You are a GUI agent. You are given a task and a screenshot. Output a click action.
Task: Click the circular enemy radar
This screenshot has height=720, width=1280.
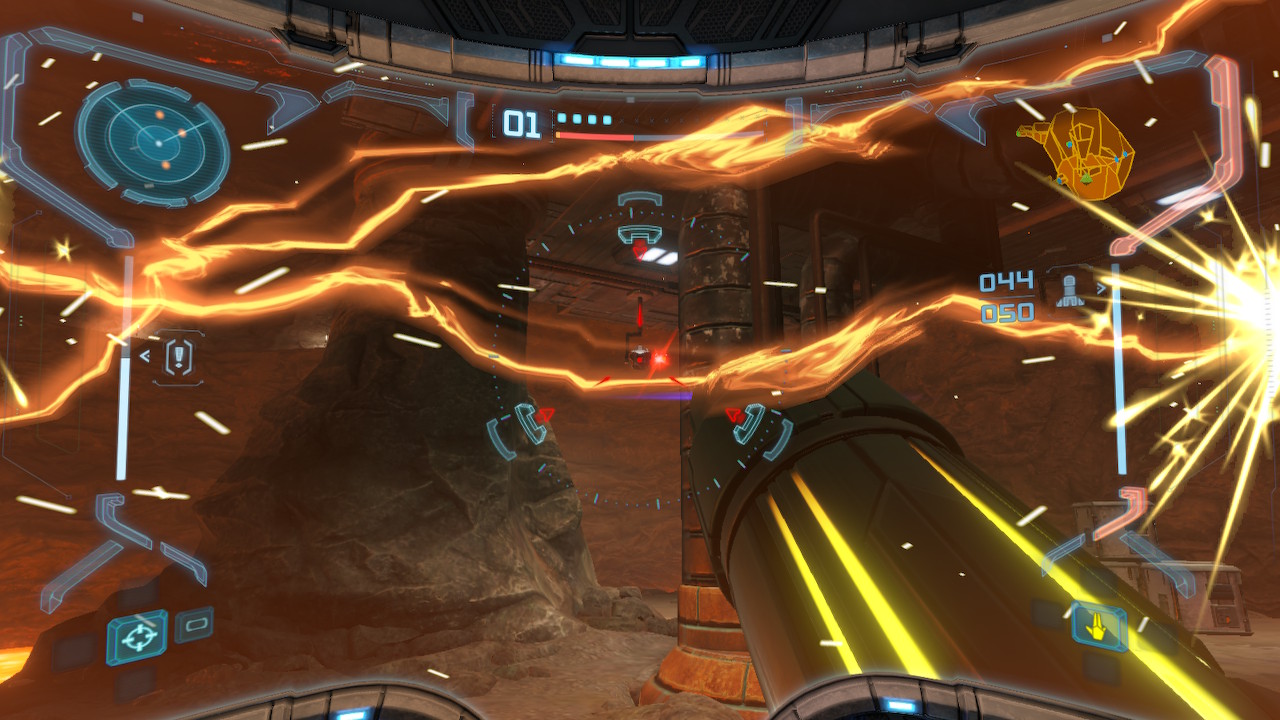(x=152, y=143)
